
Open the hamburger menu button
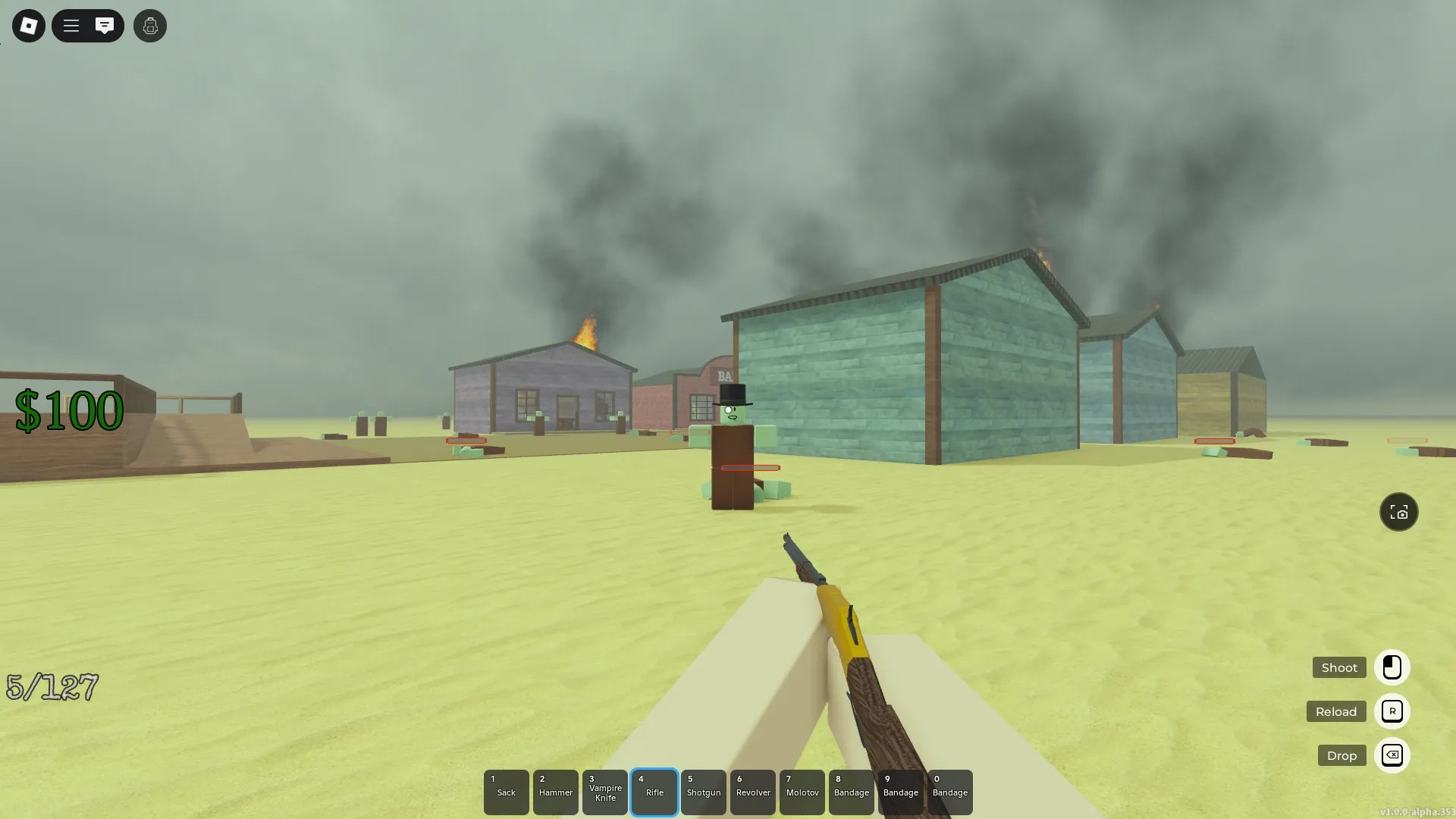point(71,25)
